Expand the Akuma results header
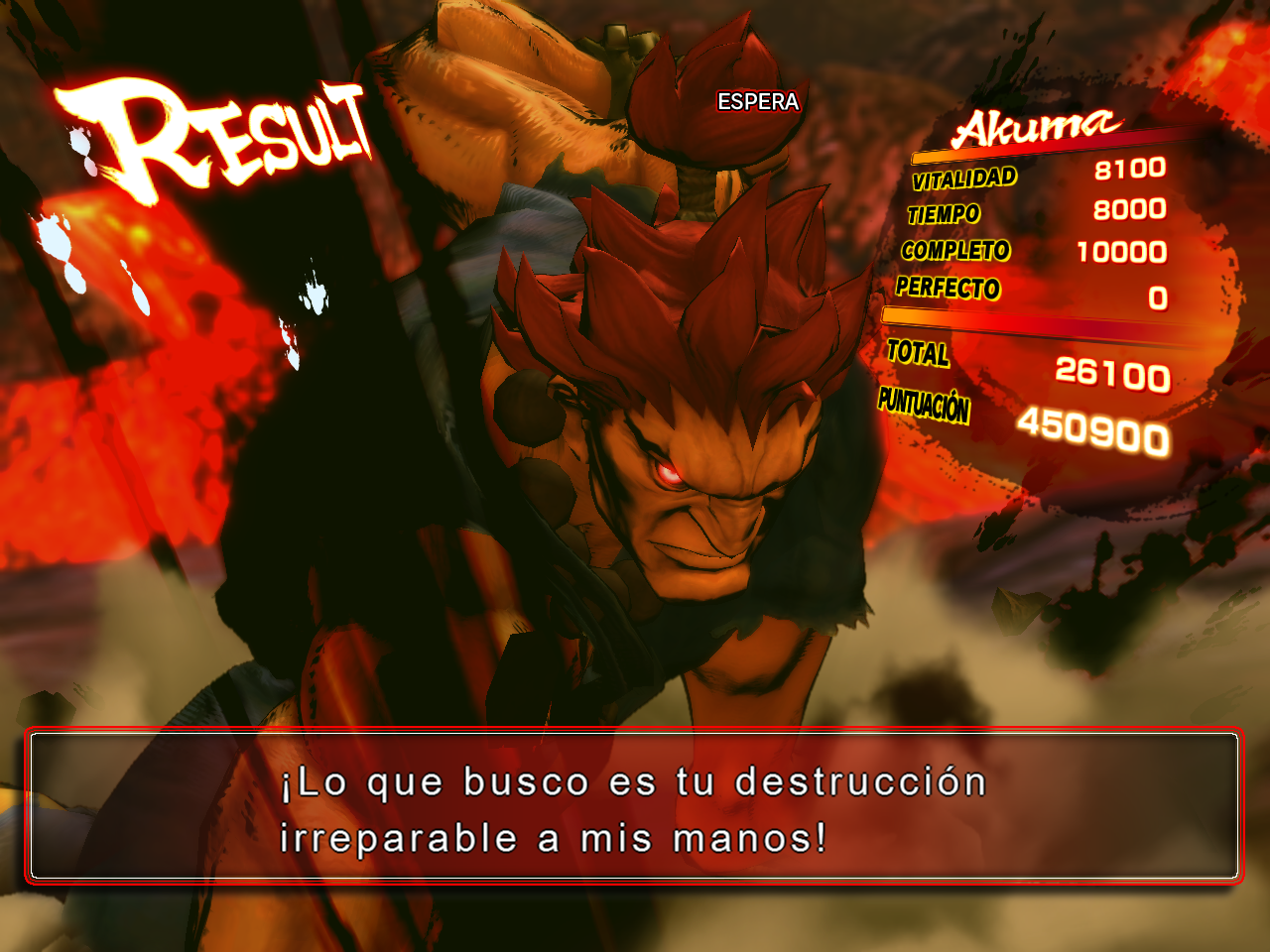The width and height of the screenshot is (1270, 952). pyautogui.click(x=1037, y=126)
